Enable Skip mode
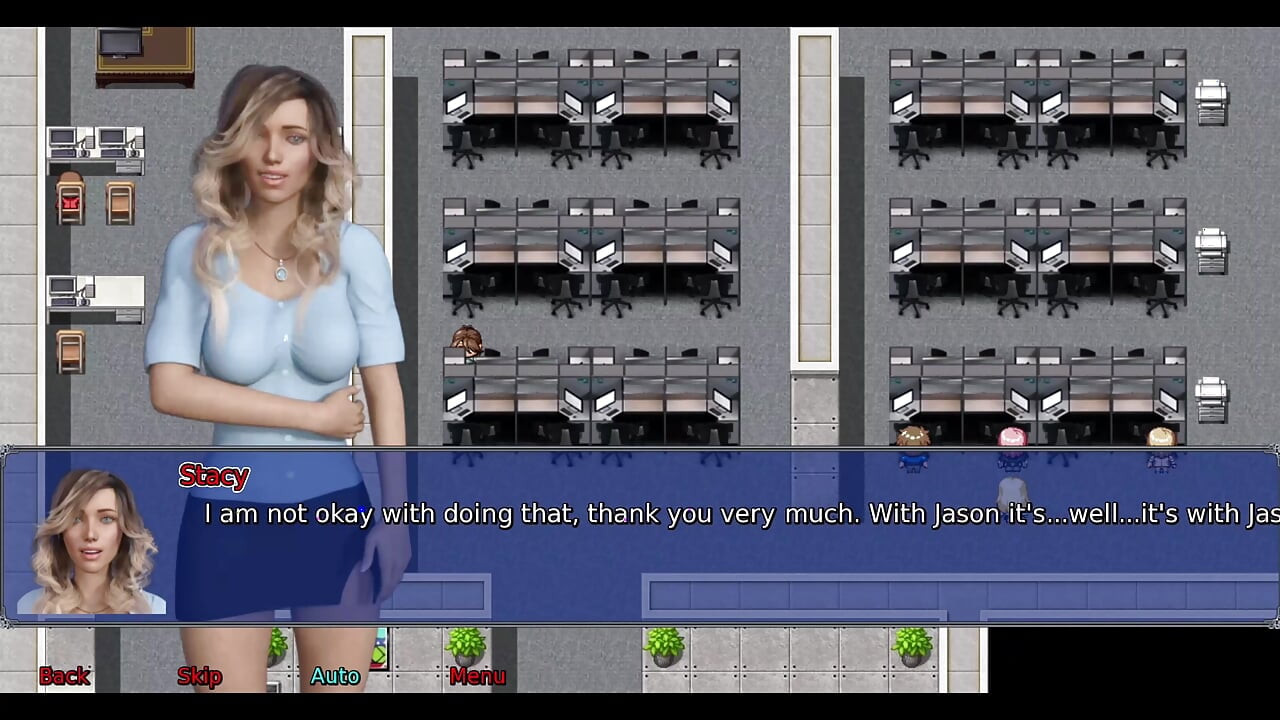Image resolution: width=1280 pixels, height=720 pixels. tap(198, 676)
